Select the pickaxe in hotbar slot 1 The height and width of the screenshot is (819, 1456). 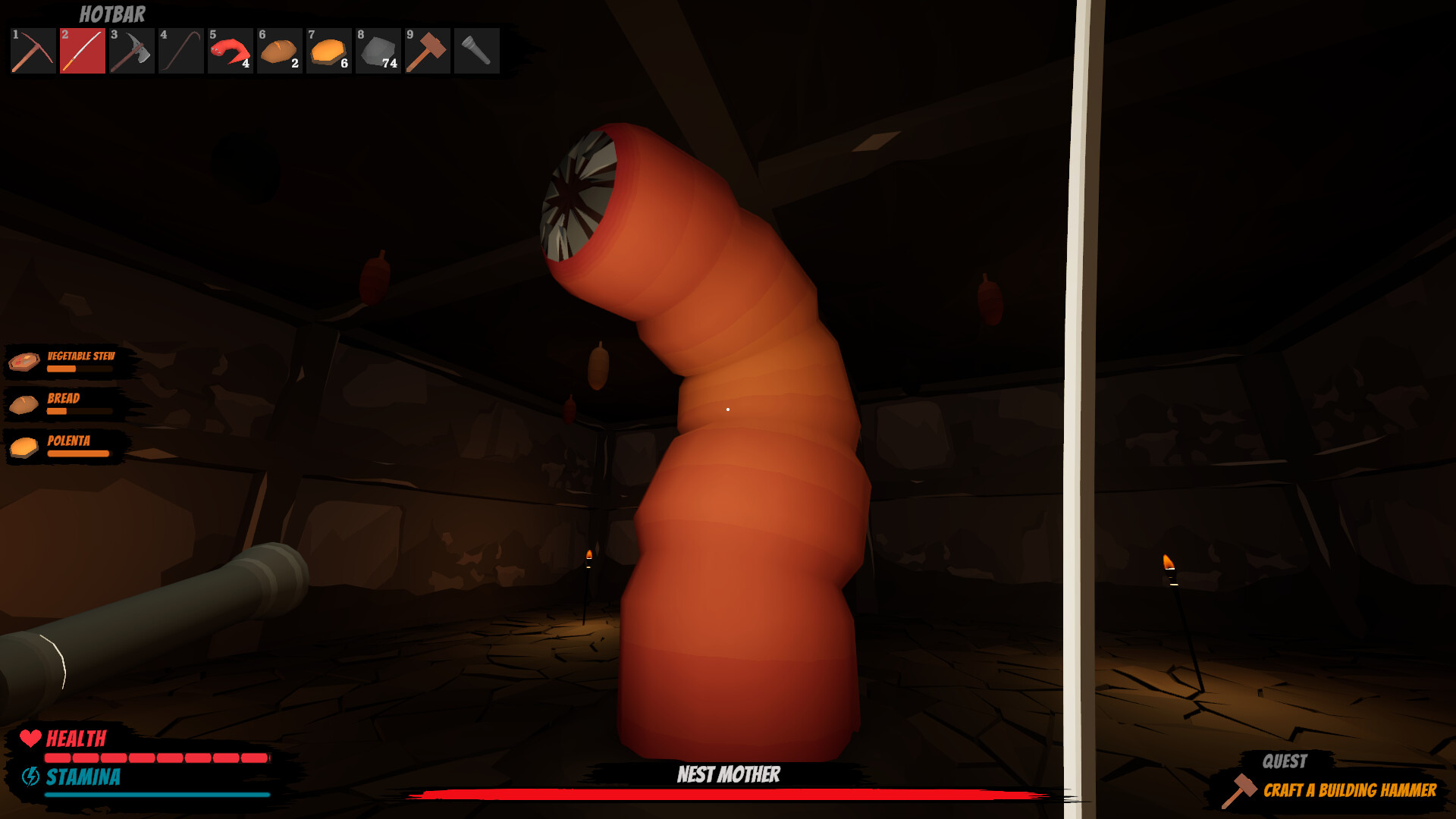(x=32, y=52)
